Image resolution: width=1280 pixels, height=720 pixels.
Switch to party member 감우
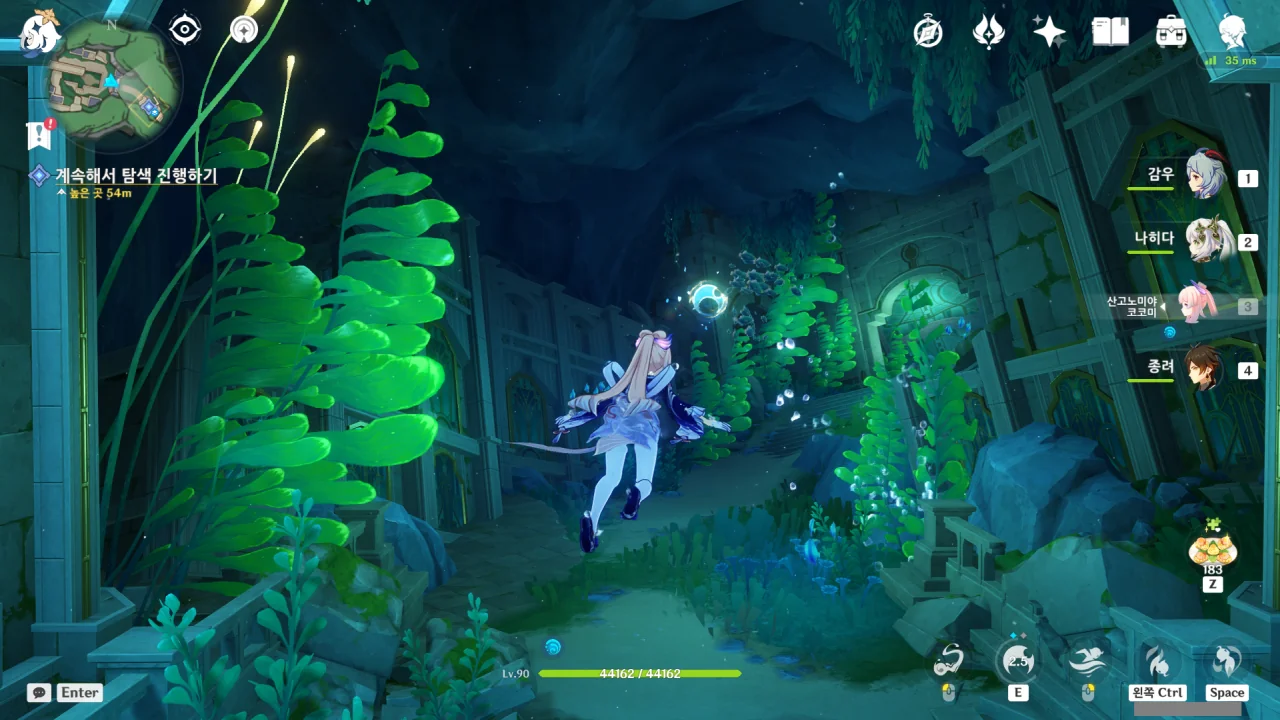(1205, 176)
